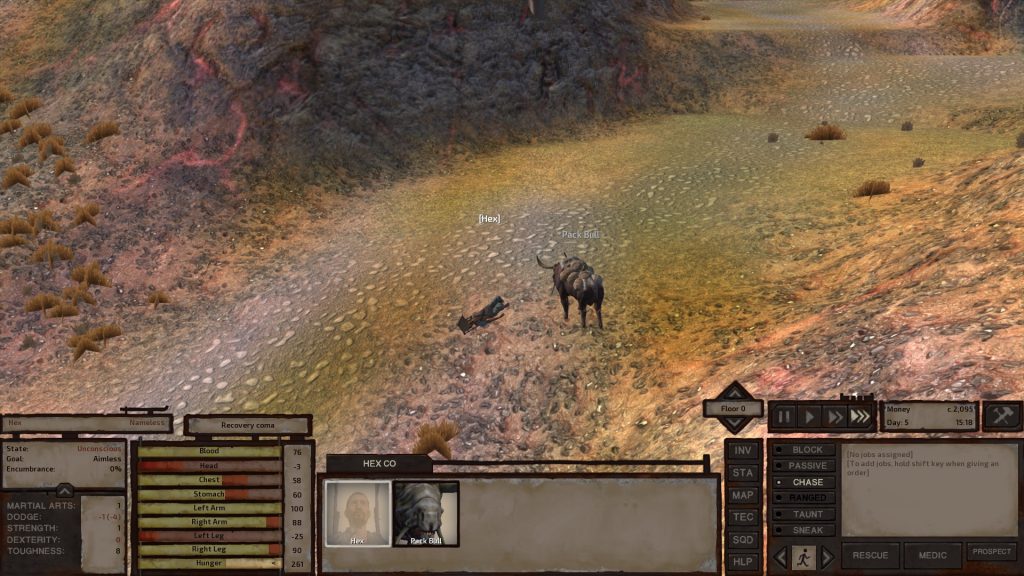Toggle the BLOCK combat stance
Screen dimensions: 1024x576
click(x=803, y=450)
